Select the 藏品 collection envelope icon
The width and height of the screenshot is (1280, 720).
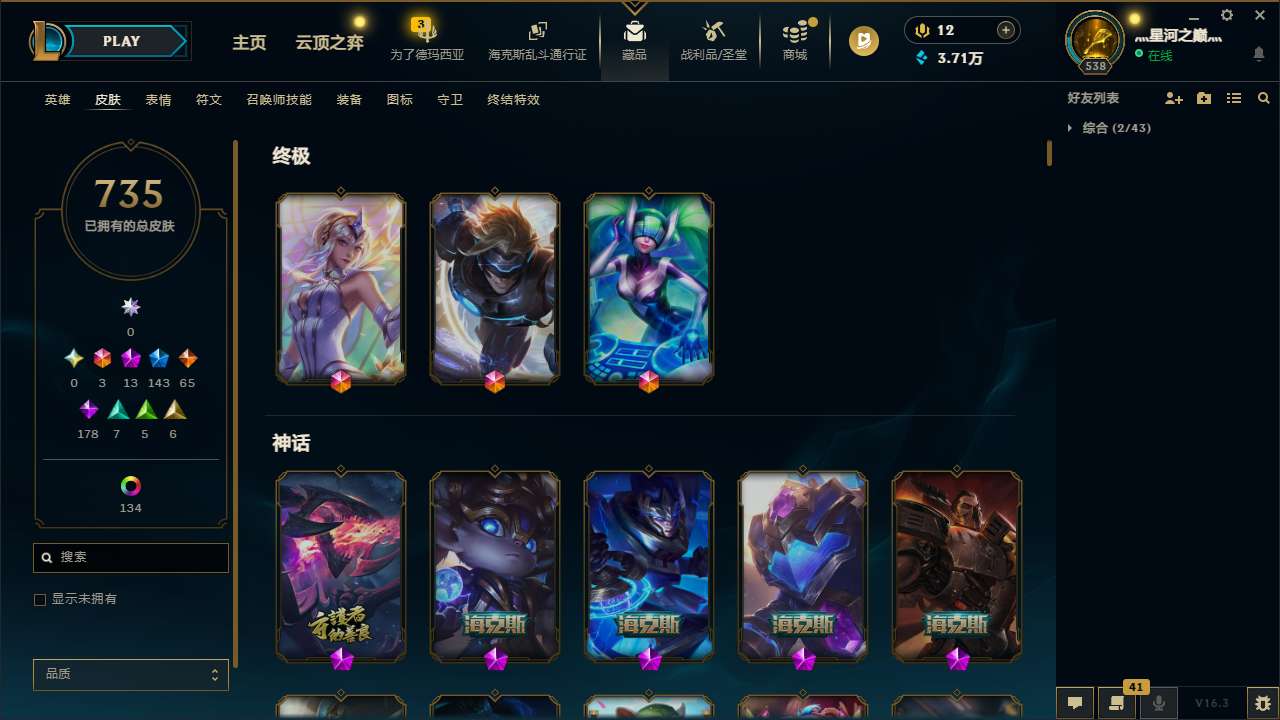pos(634,30)
